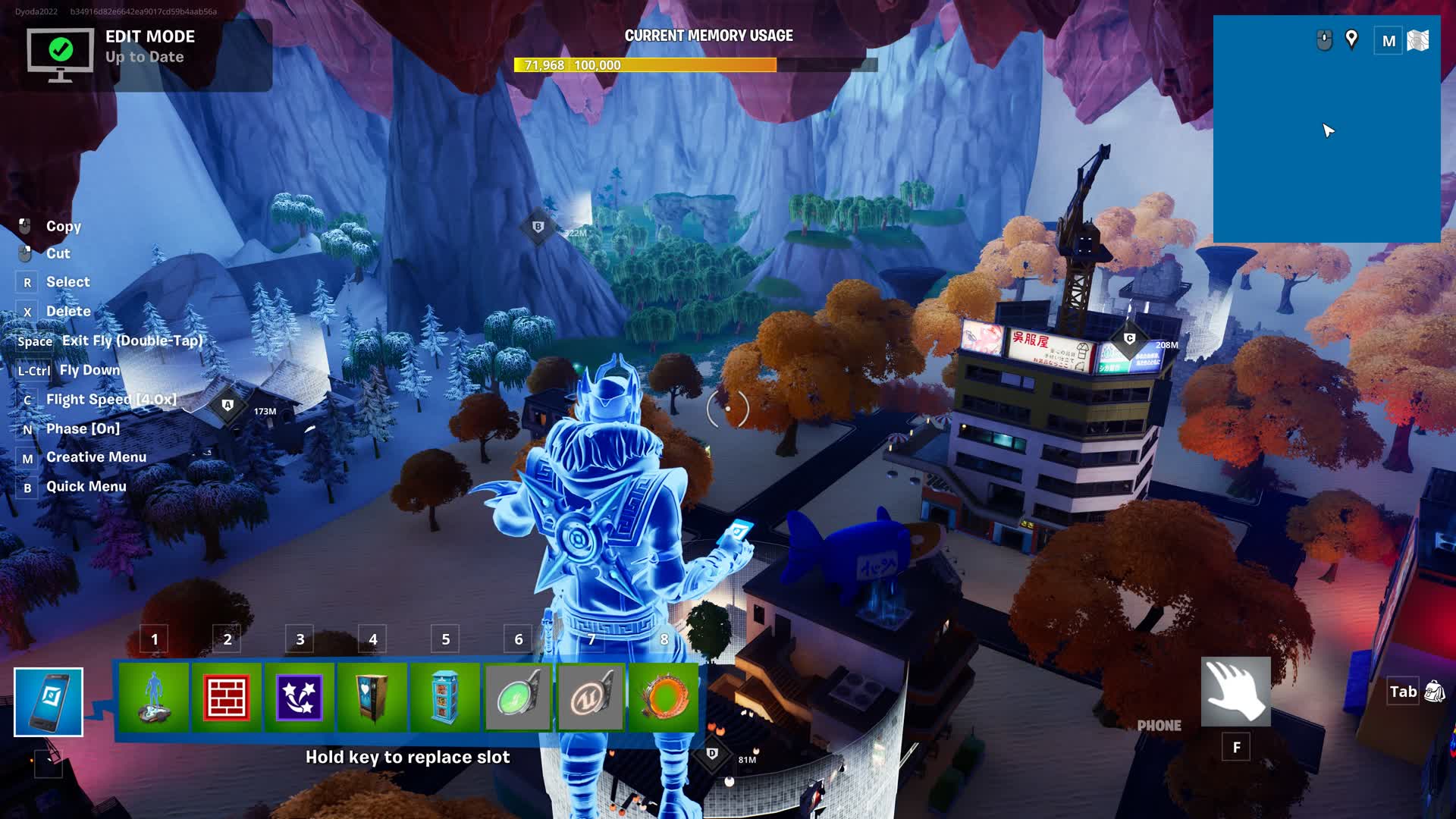
Task: Select the vending machine hotbar slot
Action: tap(372, 697)
